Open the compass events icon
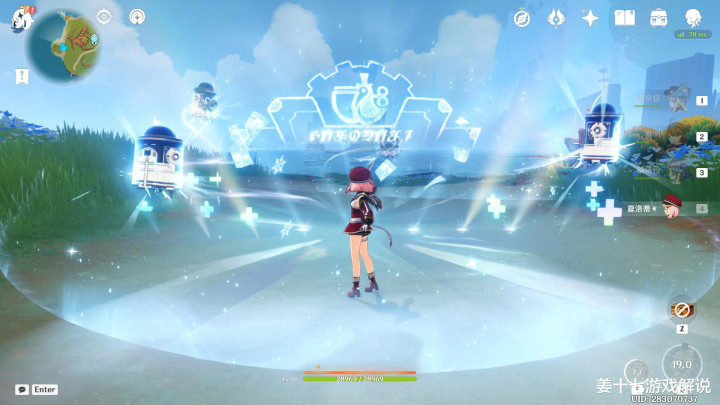The width and height of the screenshot is (720, 405). point(521,18)
